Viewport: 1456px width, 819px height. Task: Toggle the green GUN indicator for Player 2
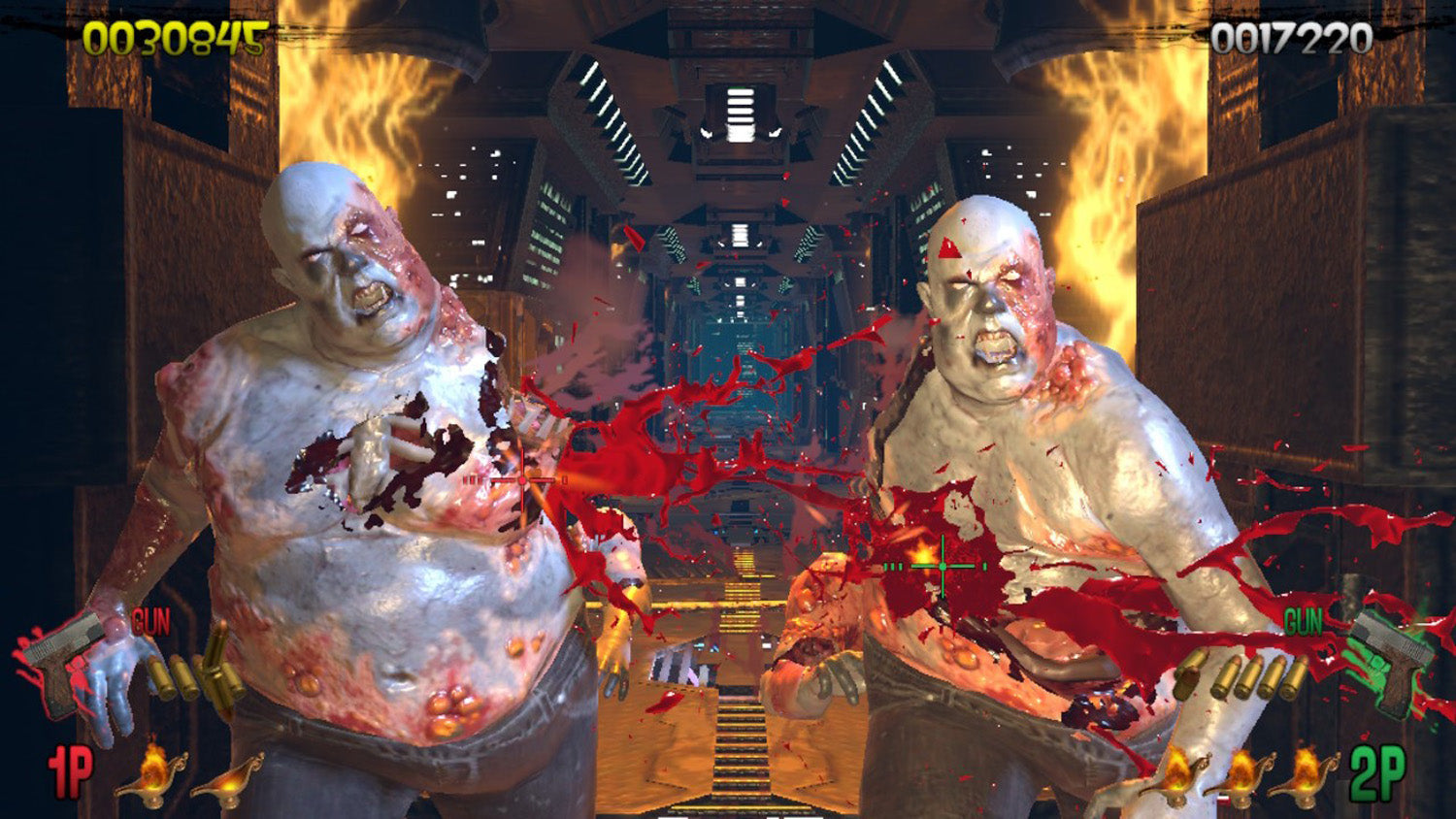[x=1303, y=621]
